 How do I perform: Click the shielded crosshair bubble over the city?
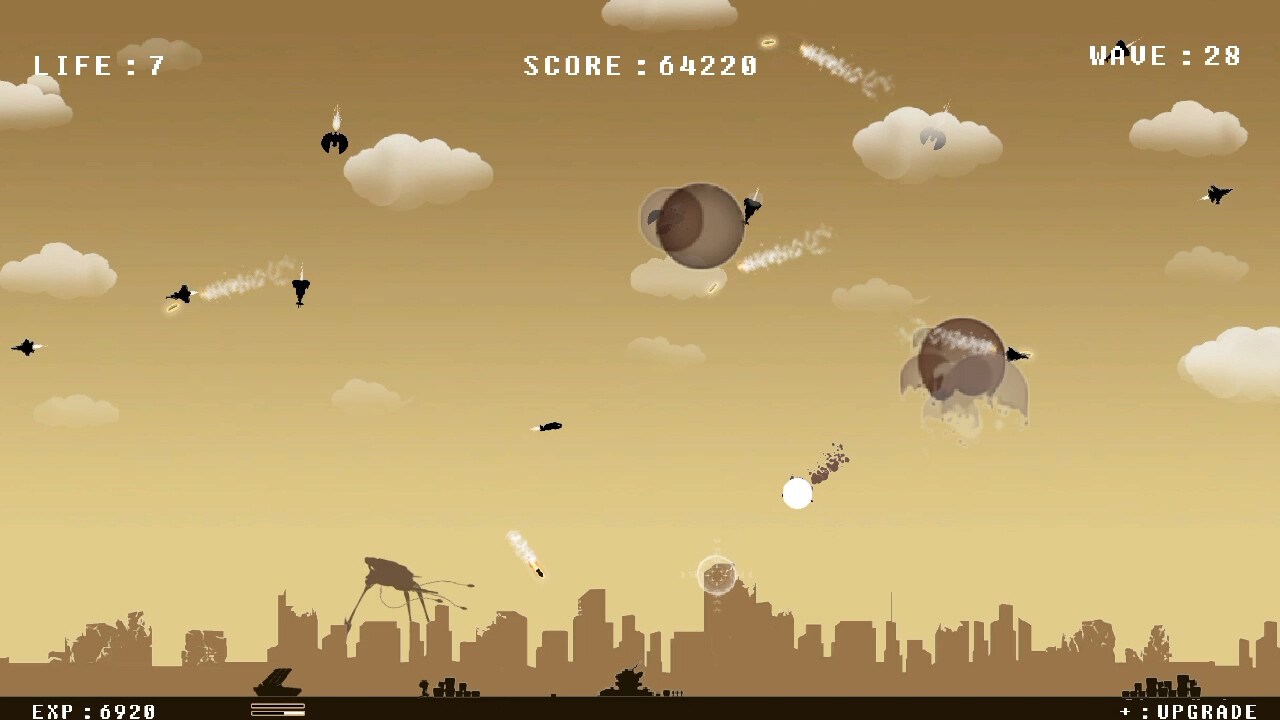(x=716, y=575)
